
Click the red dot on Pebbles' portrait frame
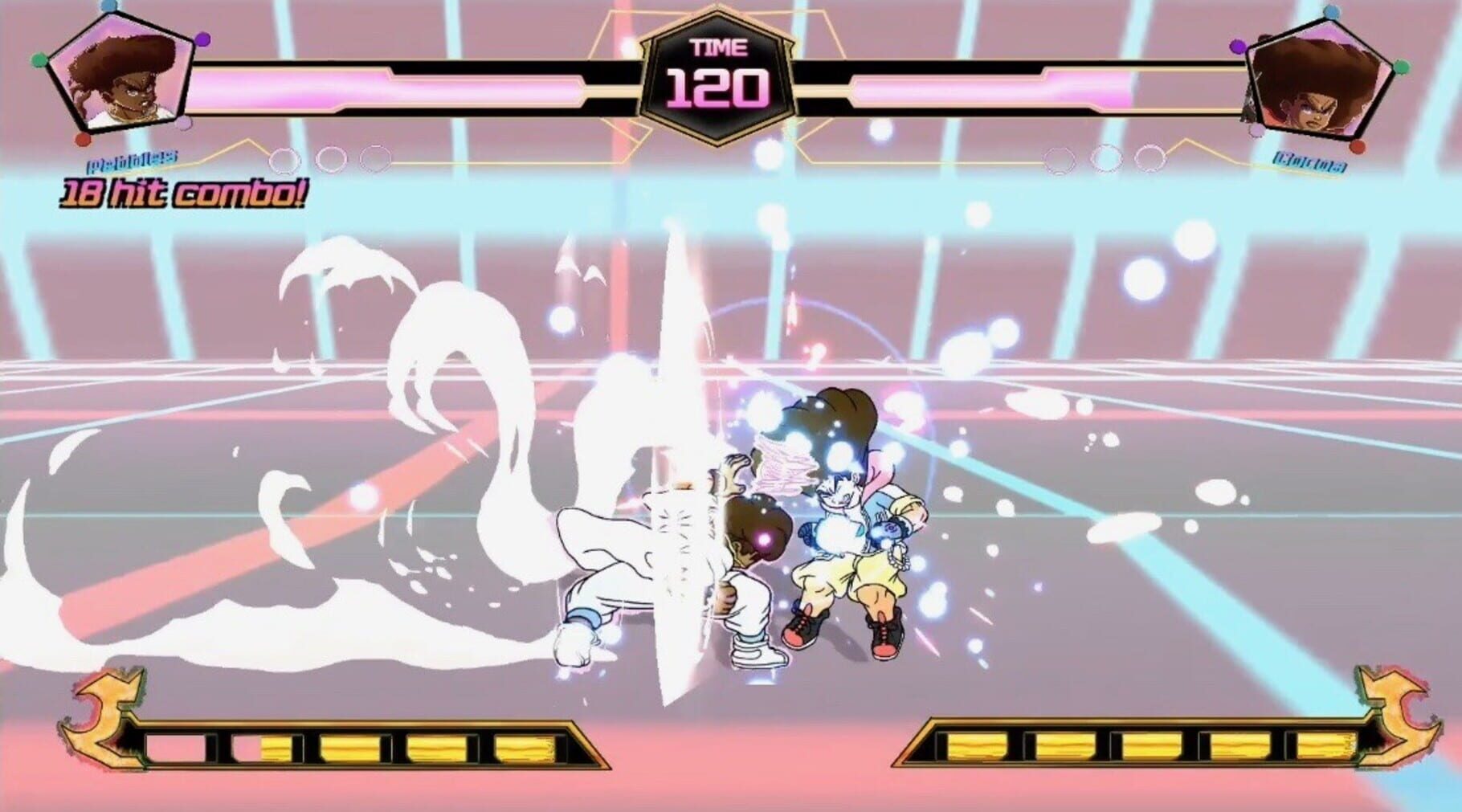pos(83,141)
